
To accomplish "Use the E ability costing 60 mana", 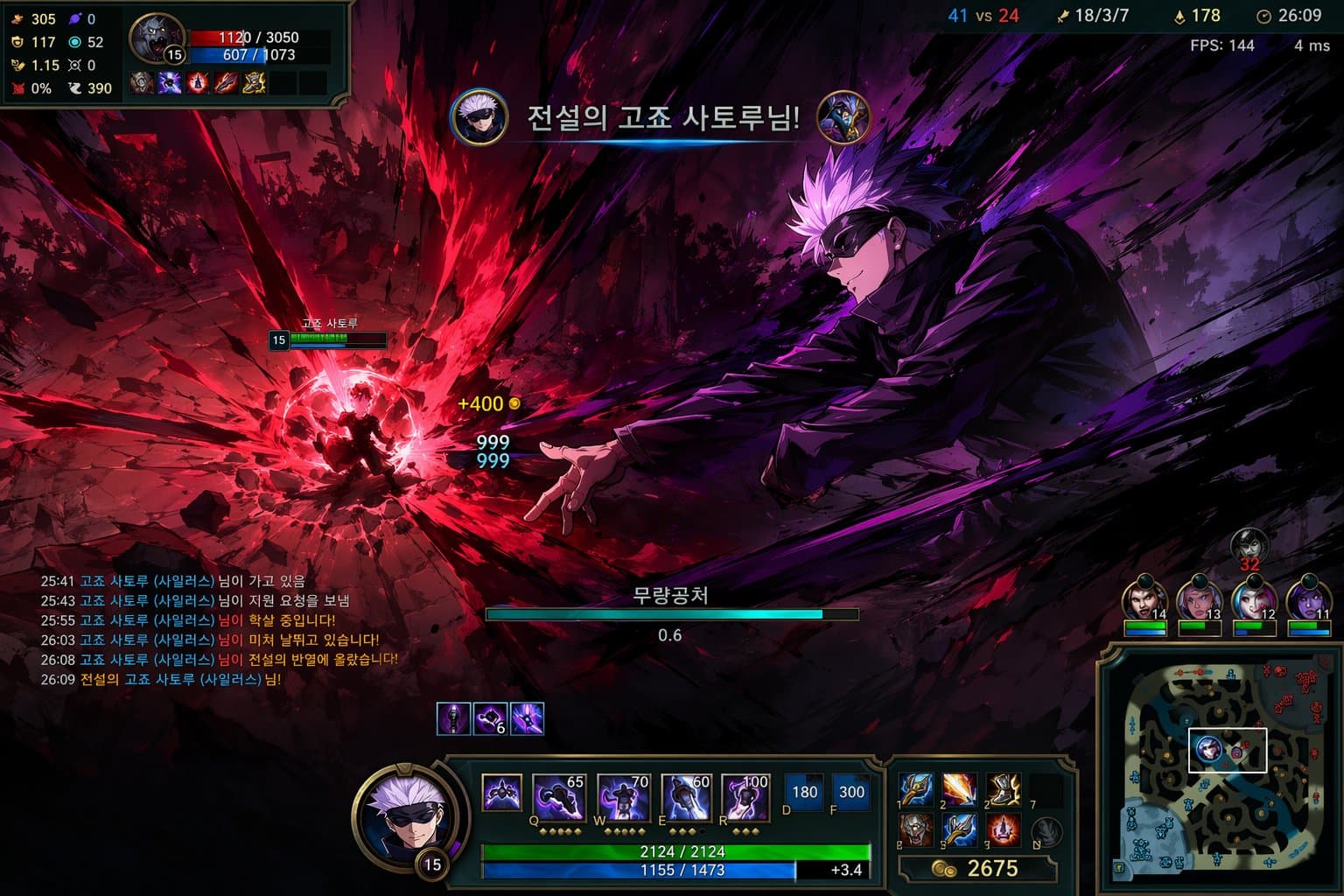I will tap(686, 797).
